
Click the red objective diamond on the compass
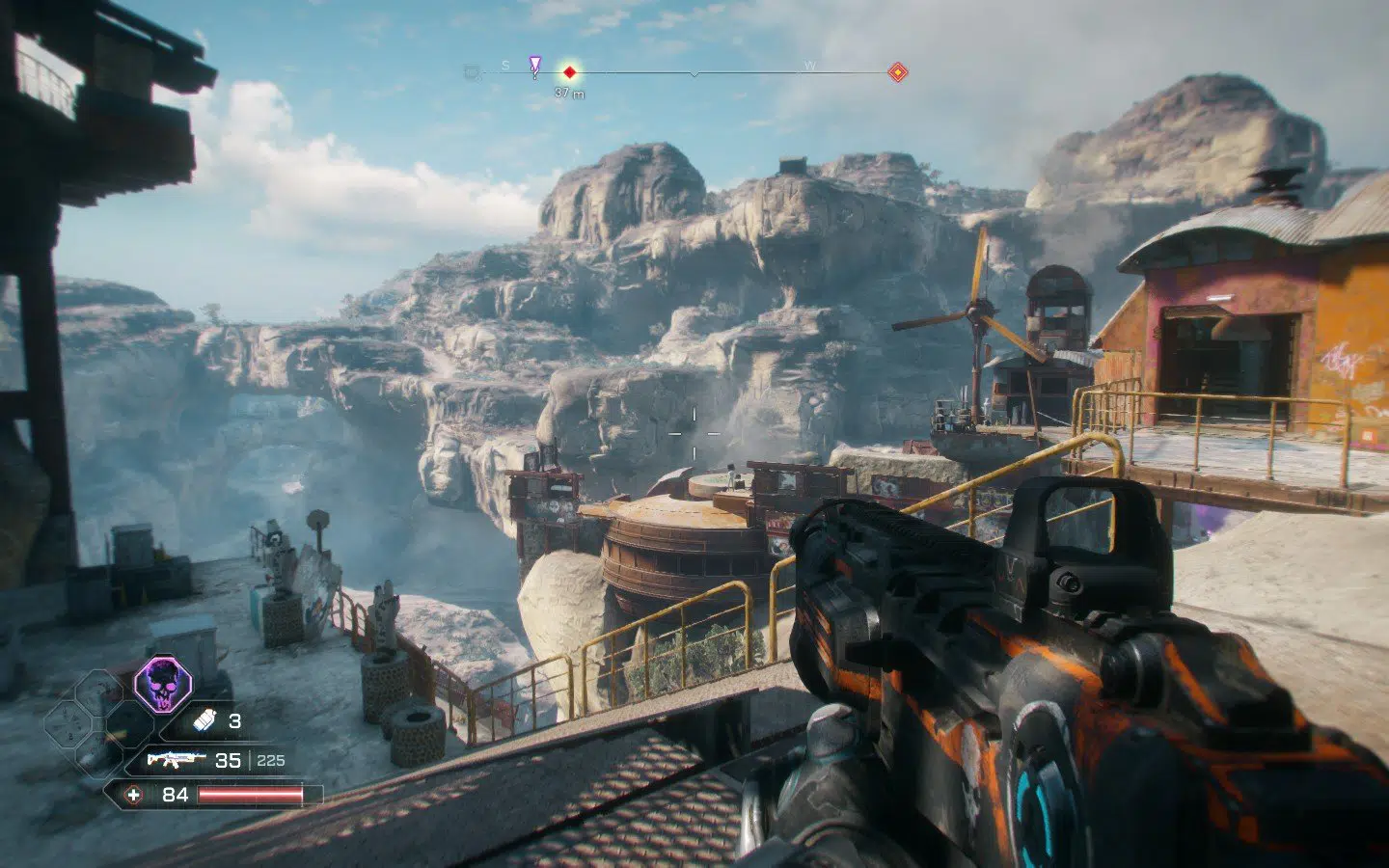click(569, 71)
